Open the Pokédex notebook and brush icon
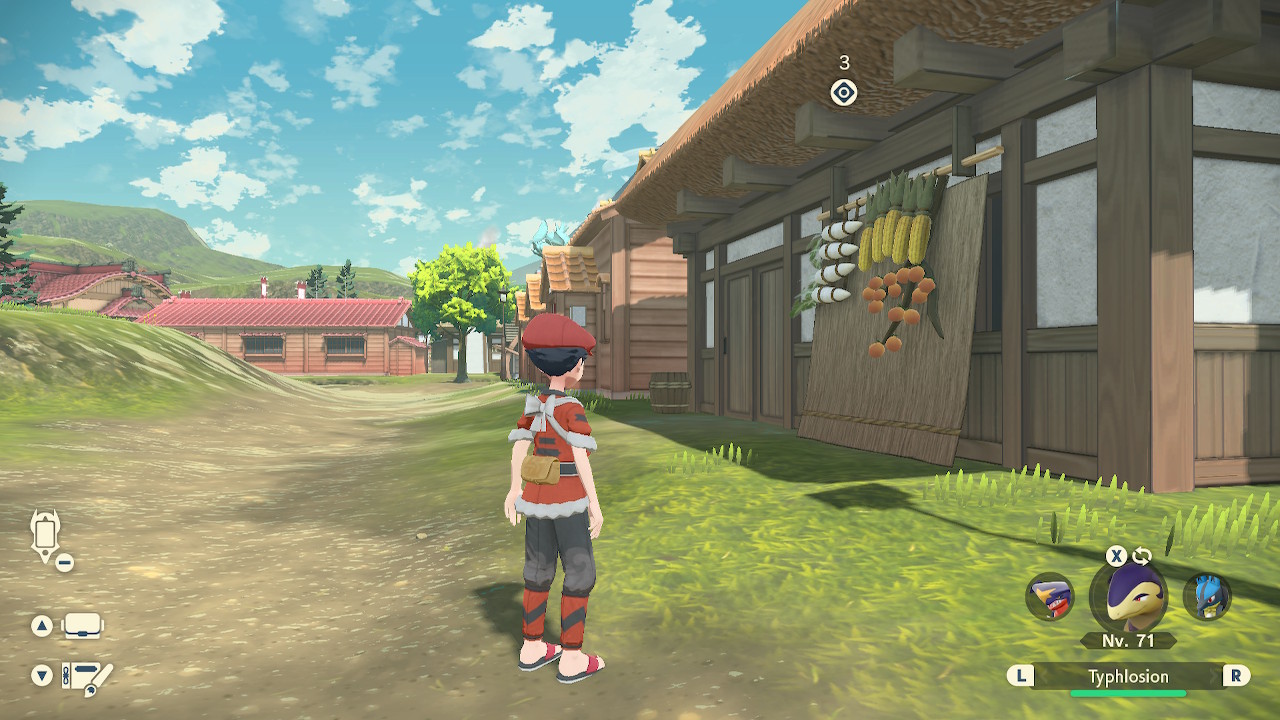The height and width of the screenshot is (720, 1280). [x=86, y=677]
